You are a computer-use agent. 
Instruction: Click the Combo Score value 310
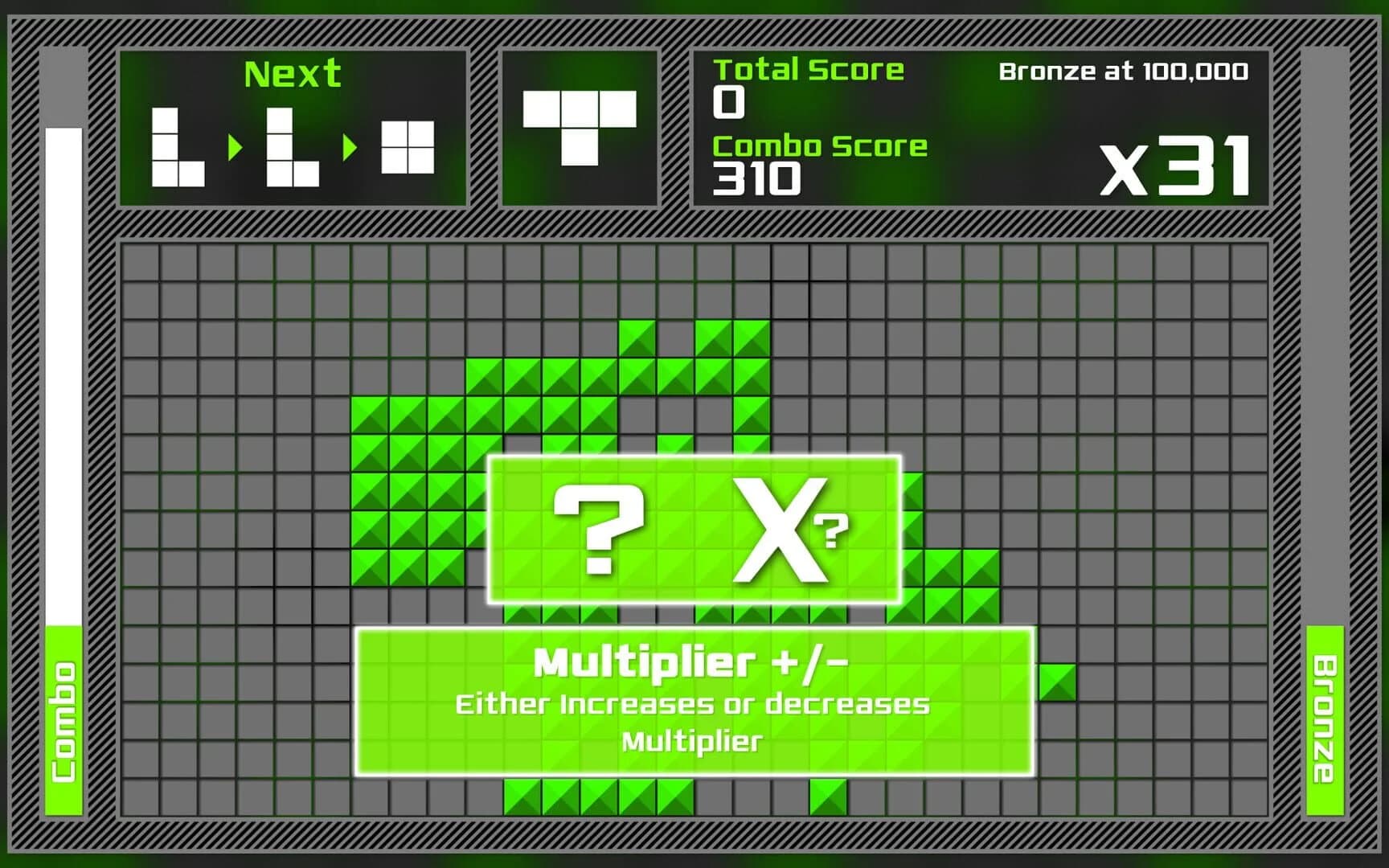coord(754,178)
